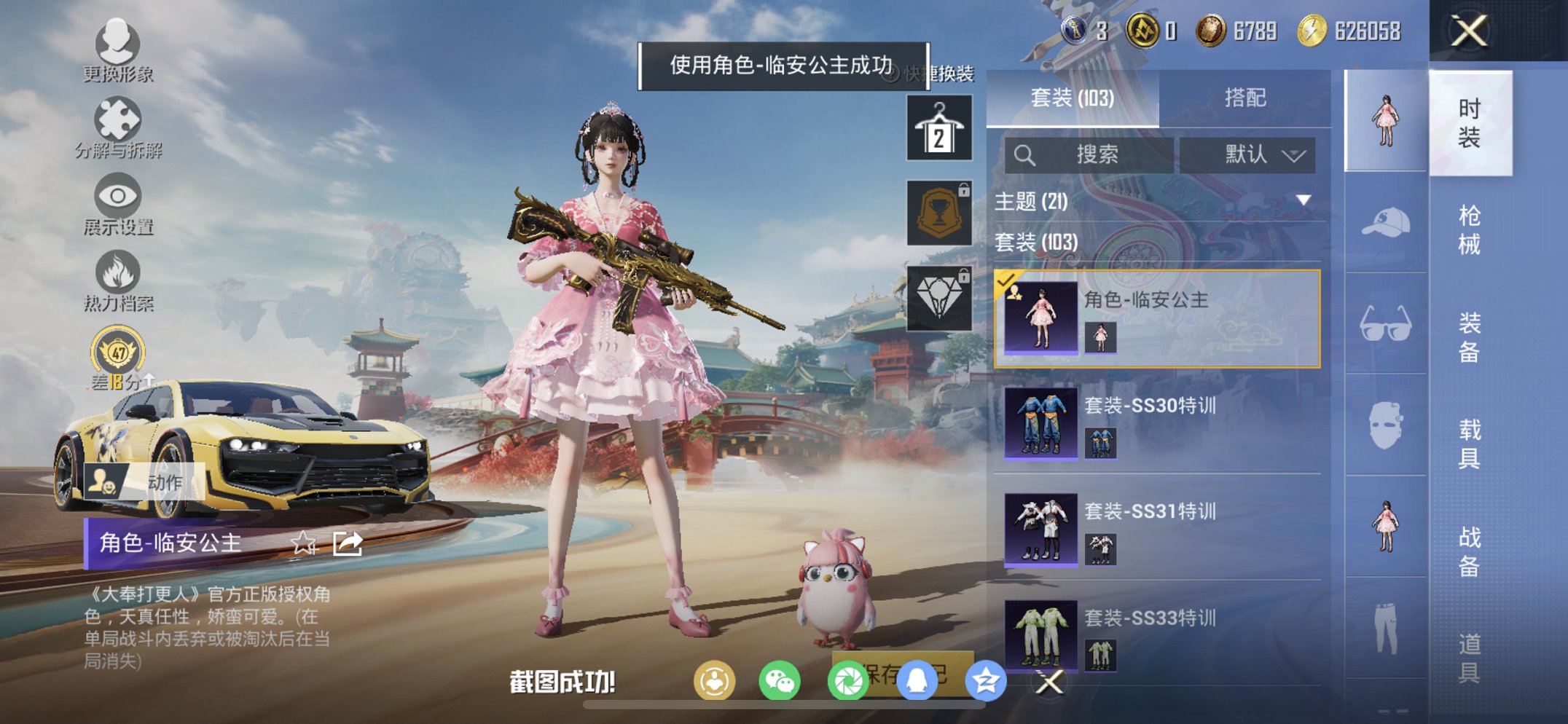Screen dimensions: 1568x724
Task: Toggle the favorite star for 角色-临安公主
Action: point(303,543)
